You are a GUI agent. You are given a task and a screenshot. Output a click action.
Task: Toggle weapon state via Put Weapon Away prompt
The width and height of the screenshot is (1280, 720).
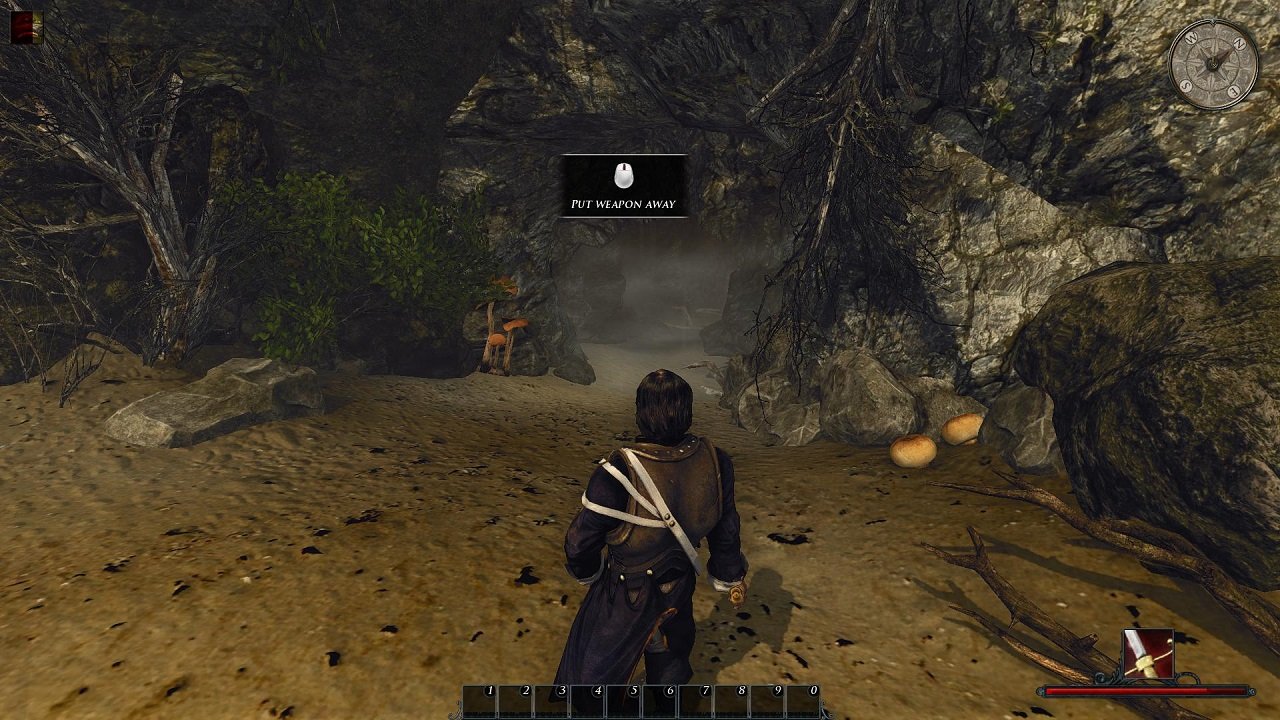[624, 185]
